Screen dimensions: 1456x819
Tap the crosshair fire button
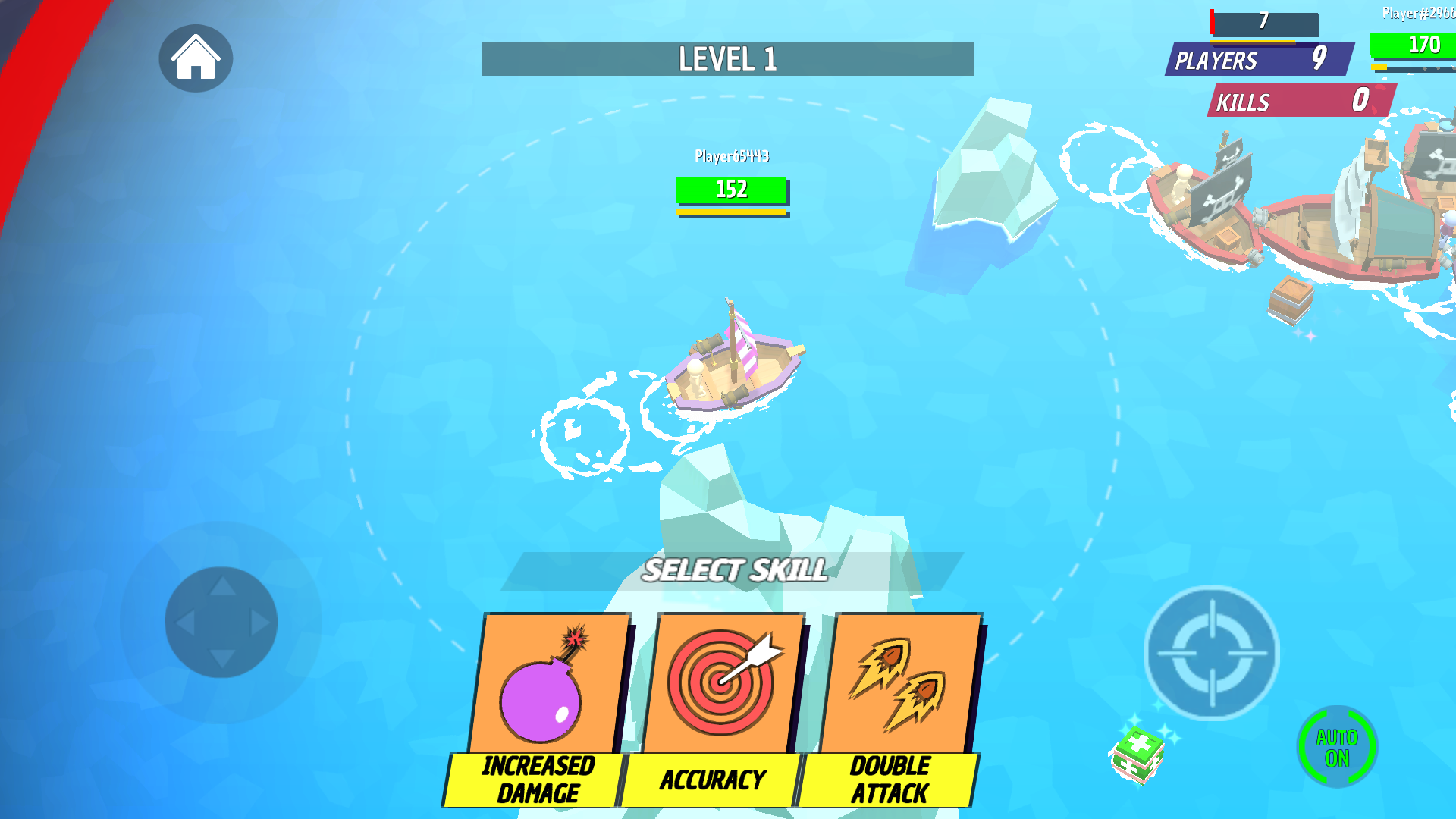point(1211,653)
